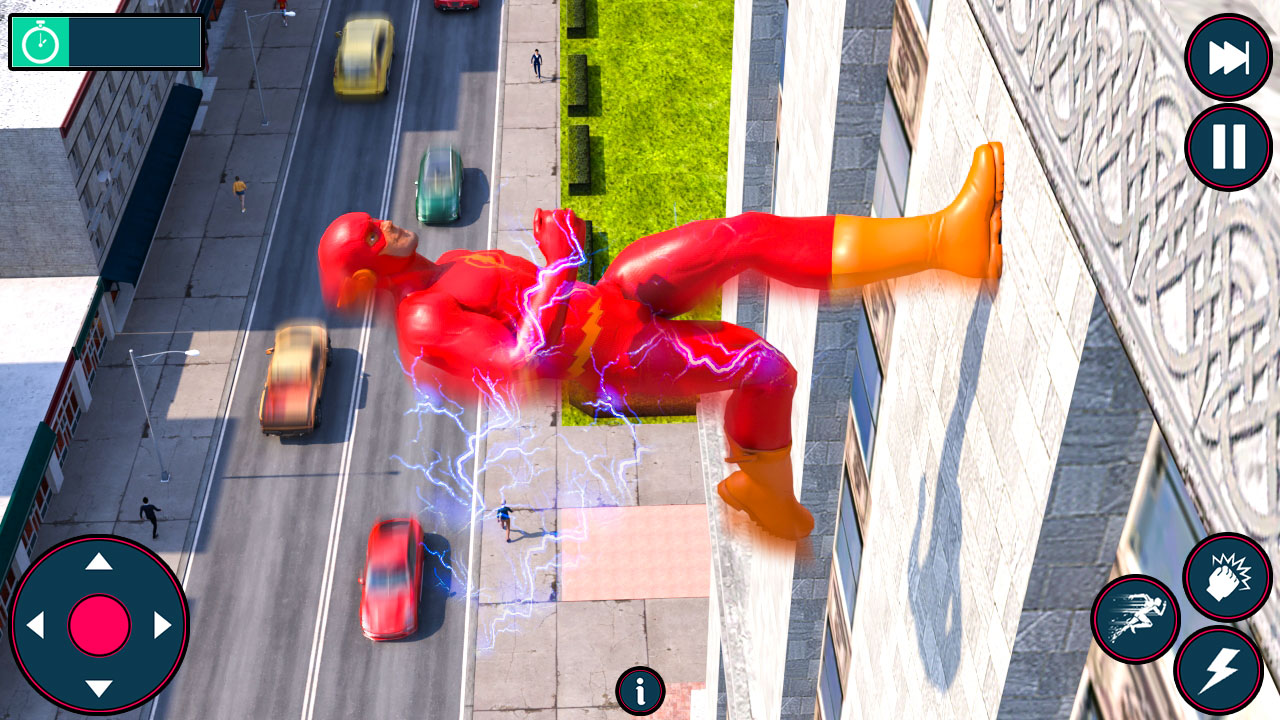Tap the down directional arrow
The width and height of the screenshot is (1280, 720).
click(98, 687)
